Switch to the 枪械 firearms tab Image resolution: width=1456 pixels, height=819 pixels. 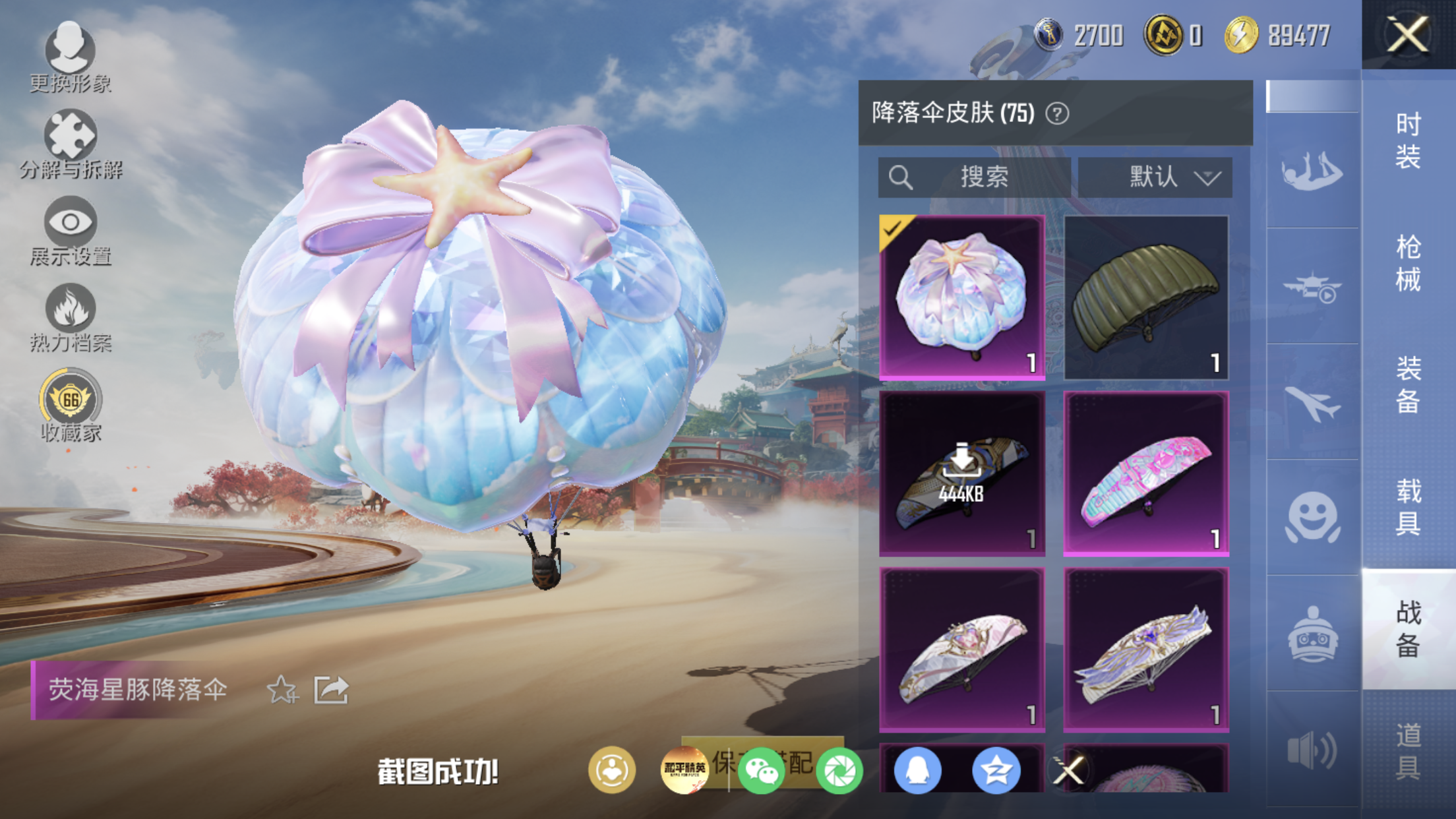pyautogui.click(x=1408, y=262)
